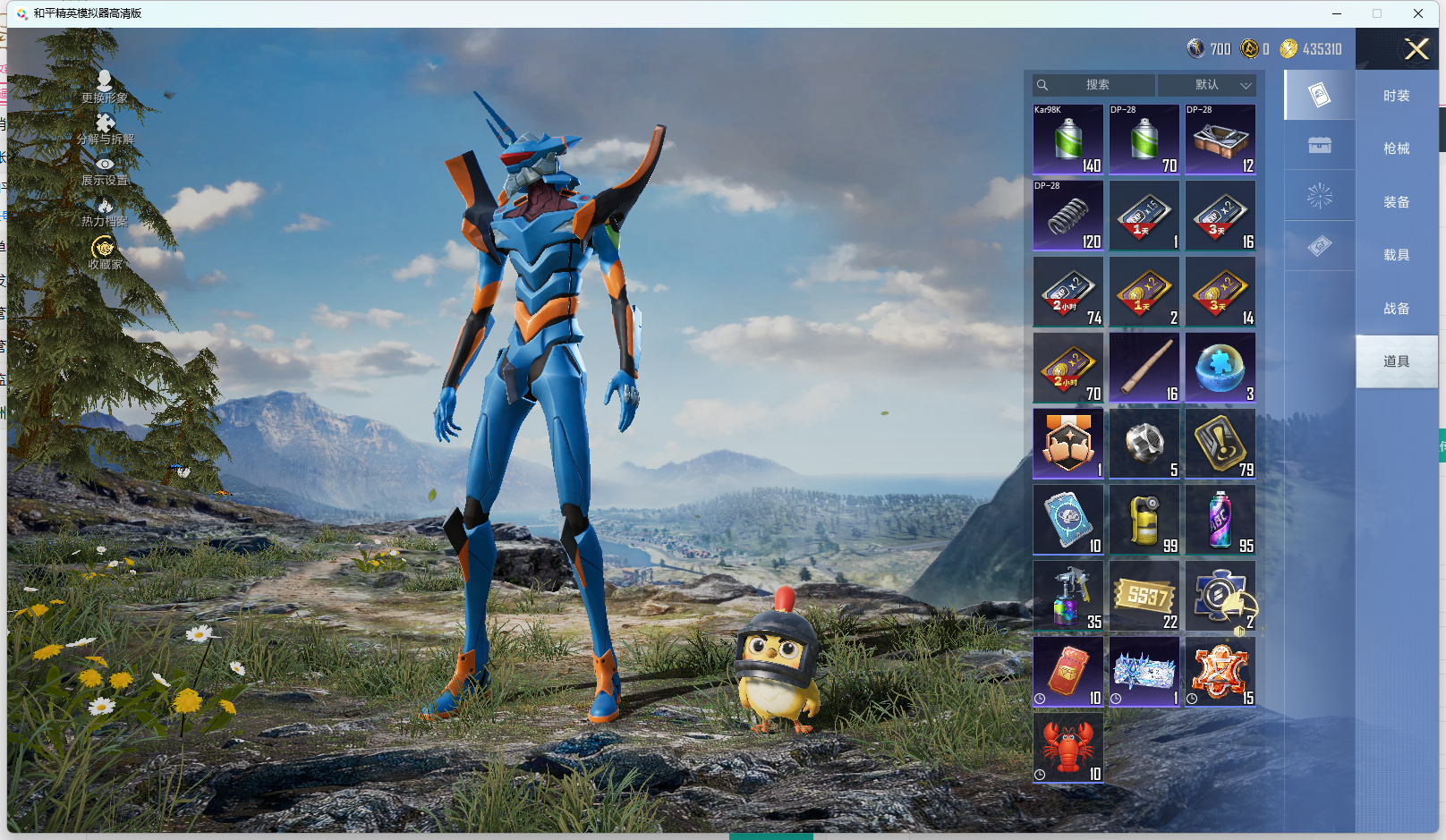The height and width of the screenshot is (840, 1446).
Task: Close the inventory screen with the X
Action: point(1416,49)
